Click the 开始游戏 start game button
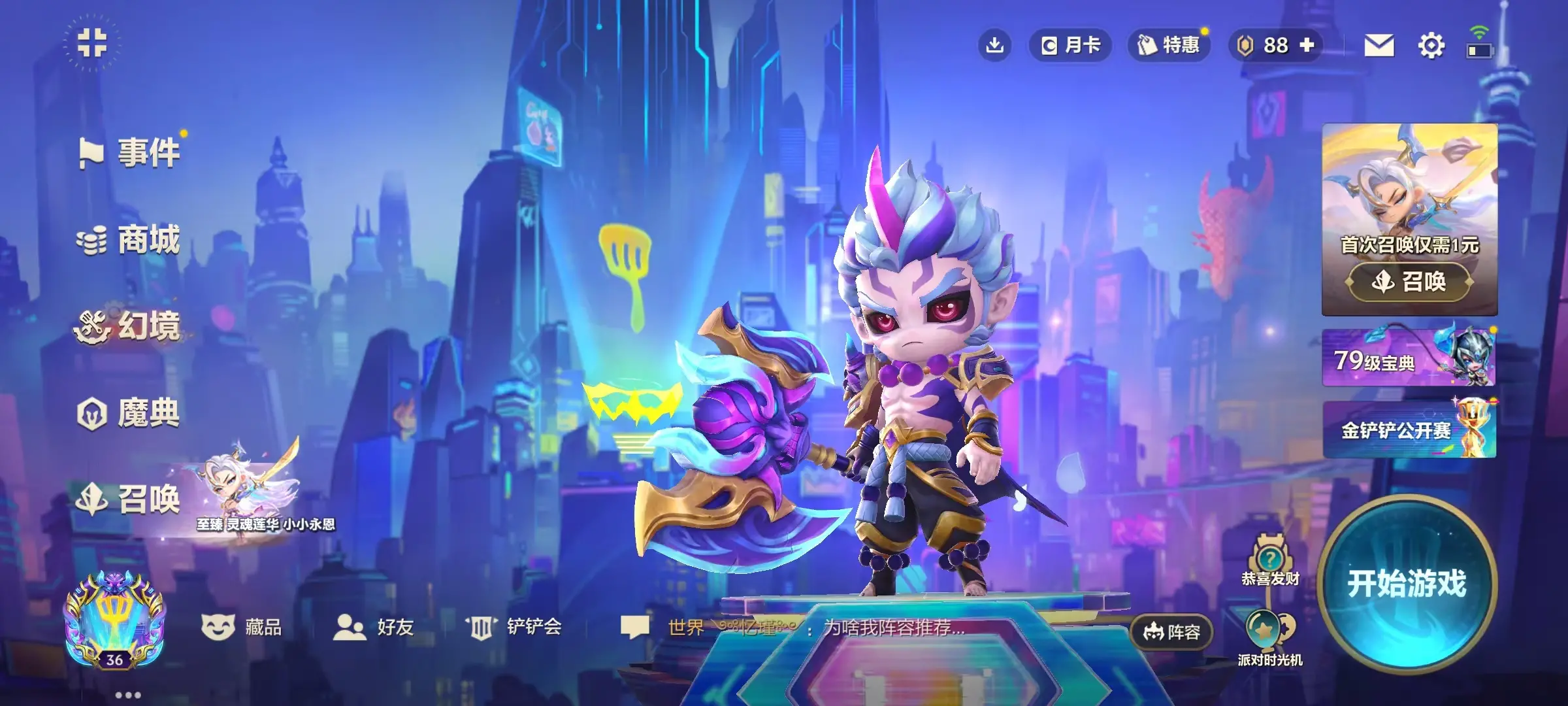1568x706 pixels. [x=1407, y=583]
